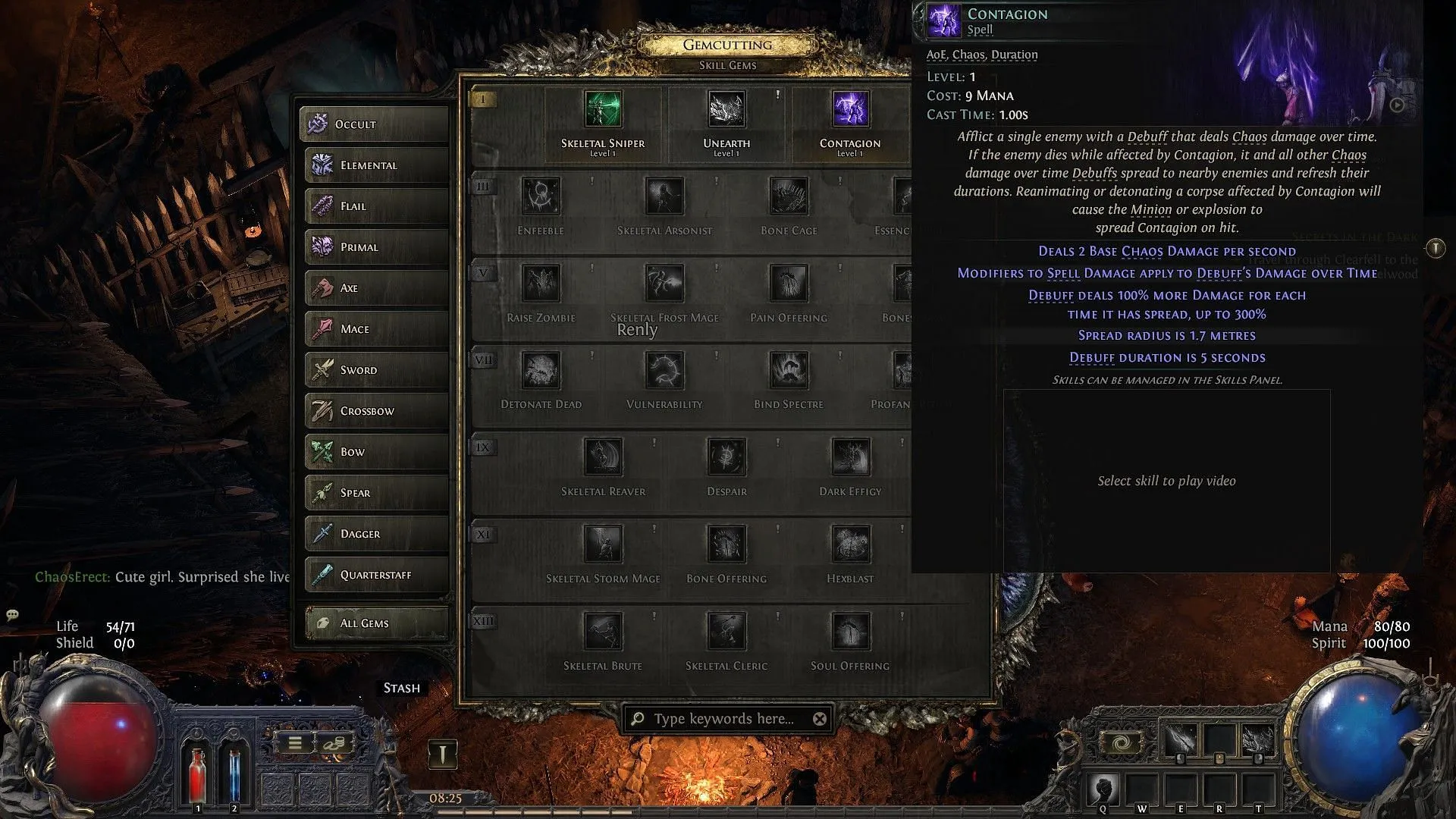The width and height of the screenshot is (1456, 819).
Task: Click the Detonate Dead gem
Action: click(x=541, y=369)
